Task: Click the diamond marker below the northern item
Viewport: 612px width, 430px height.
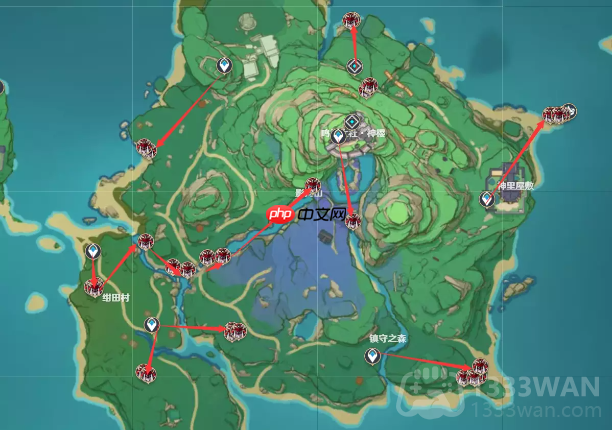Action: 354,66
